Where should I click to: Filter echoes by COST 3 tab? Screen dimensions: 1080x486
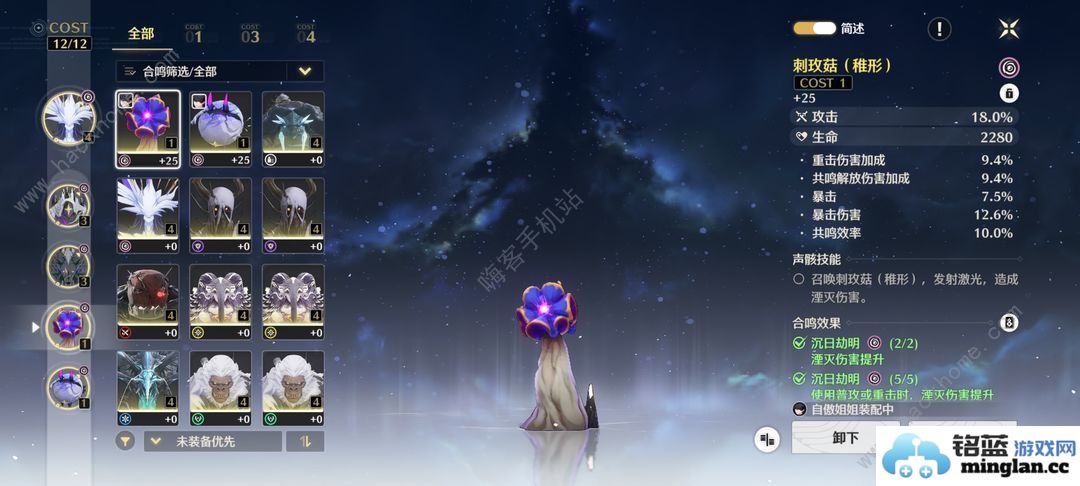(x=250, y=34)
